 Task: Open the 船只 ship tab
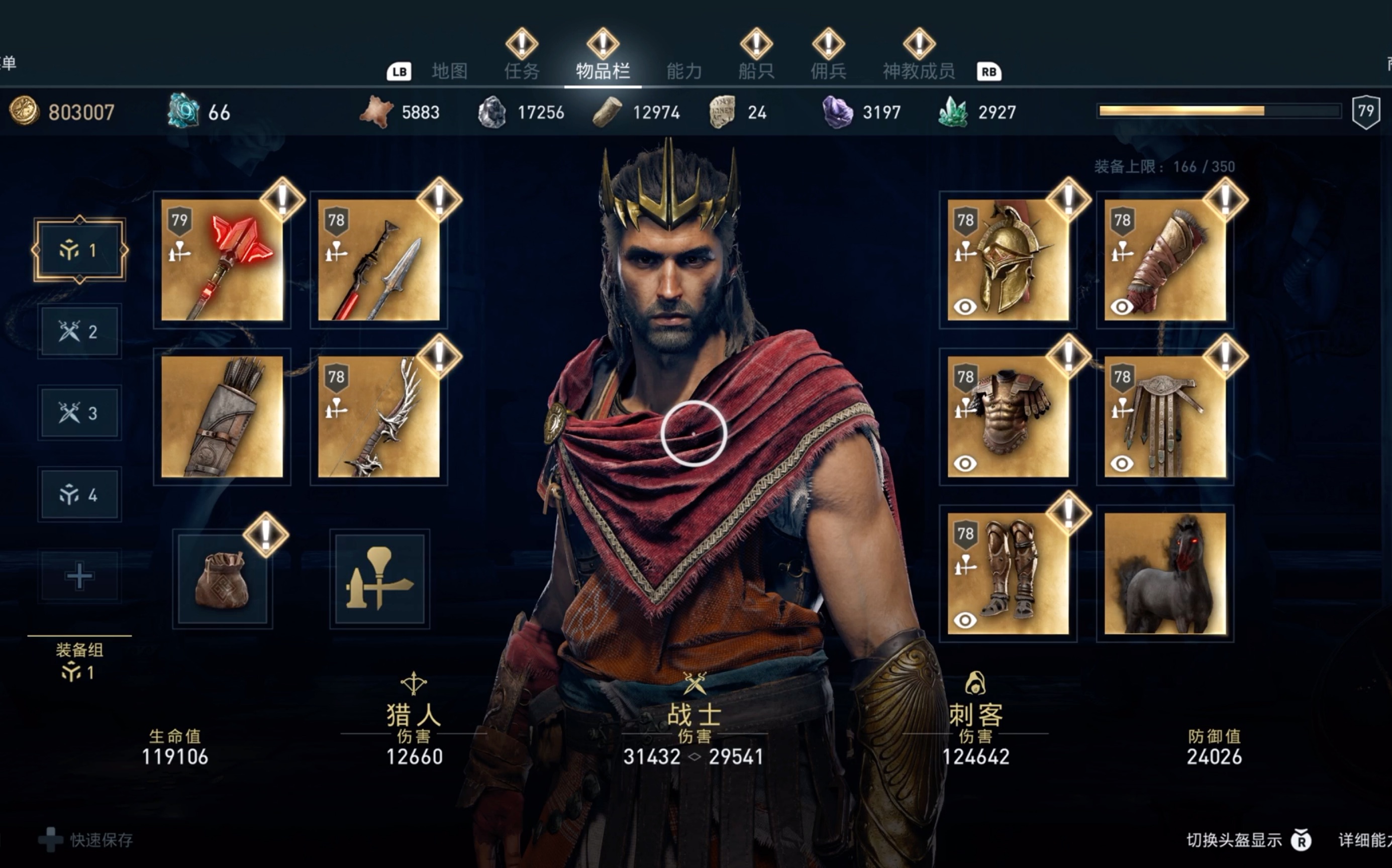pyautogui.click(x=756, y=71)
